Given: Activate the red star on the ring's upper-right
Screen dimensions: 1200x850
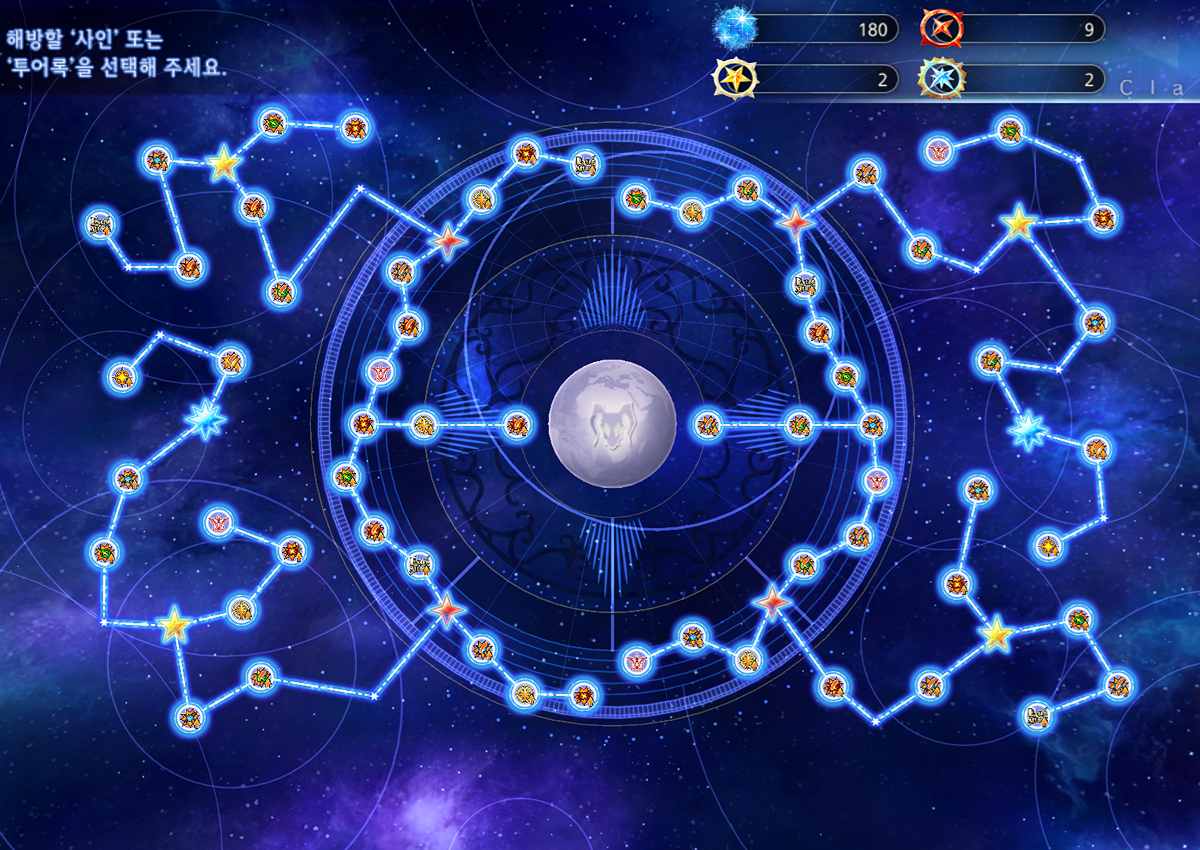Looking at the screenshot, I should pos(797,222).
